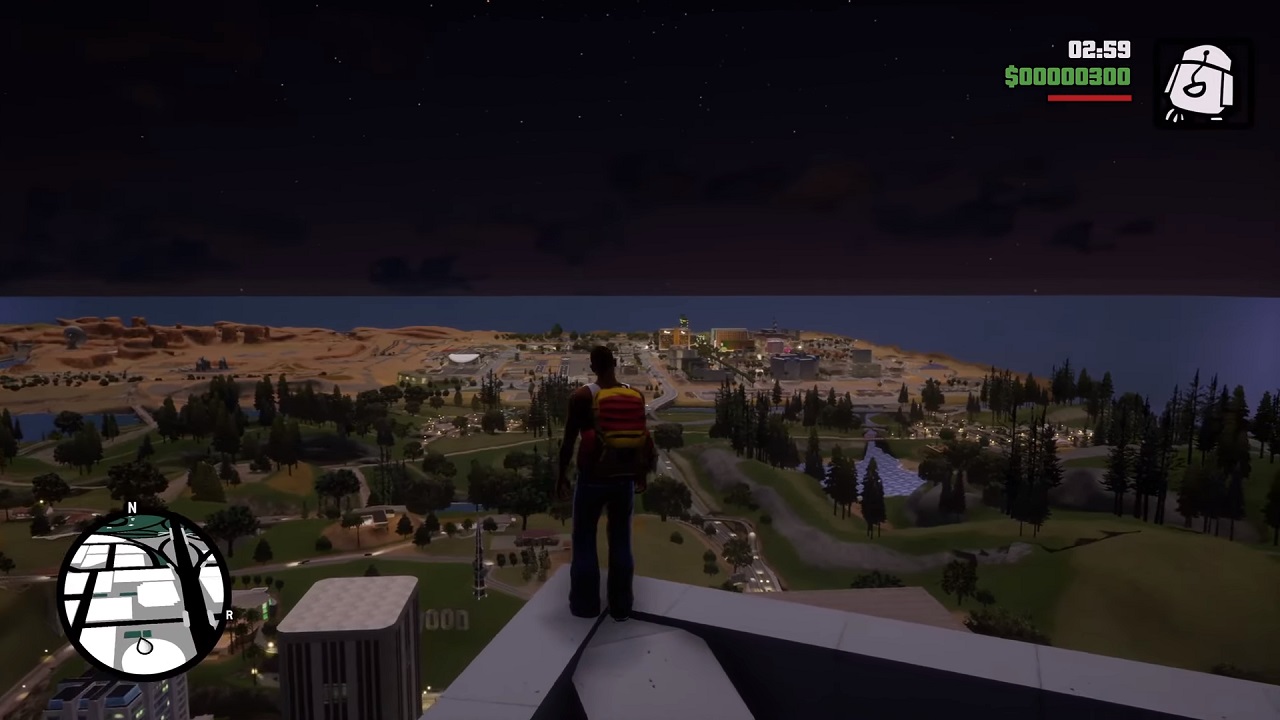Image resolution: width=1280 pixels, height=720 pixels.
Task: Select the fist weapon icon
Action: [1201, 84]
